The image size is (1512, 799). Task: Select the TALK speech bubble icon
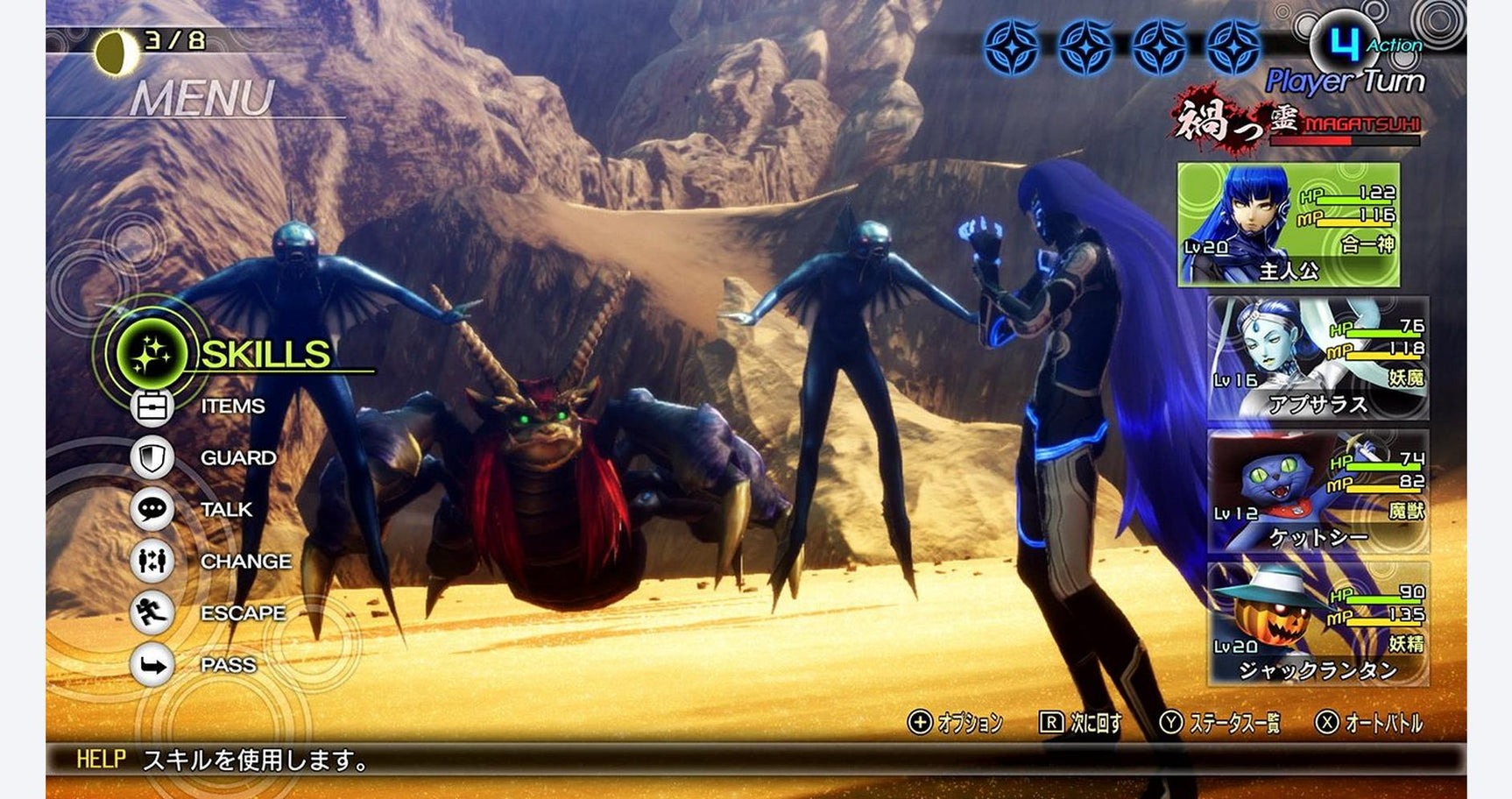click(152, 509)
